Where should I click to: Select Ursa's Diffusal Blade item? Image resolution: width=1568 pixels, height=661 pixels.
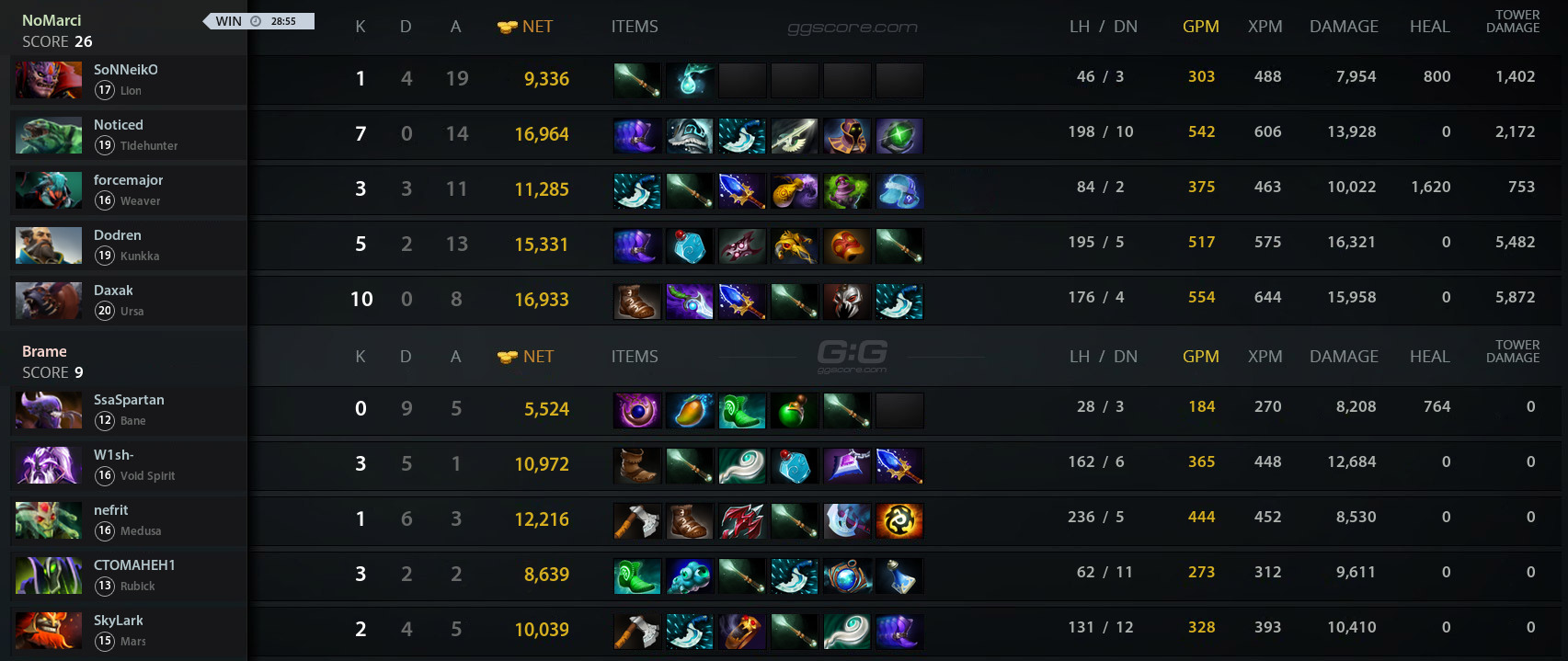coord(690,301)
